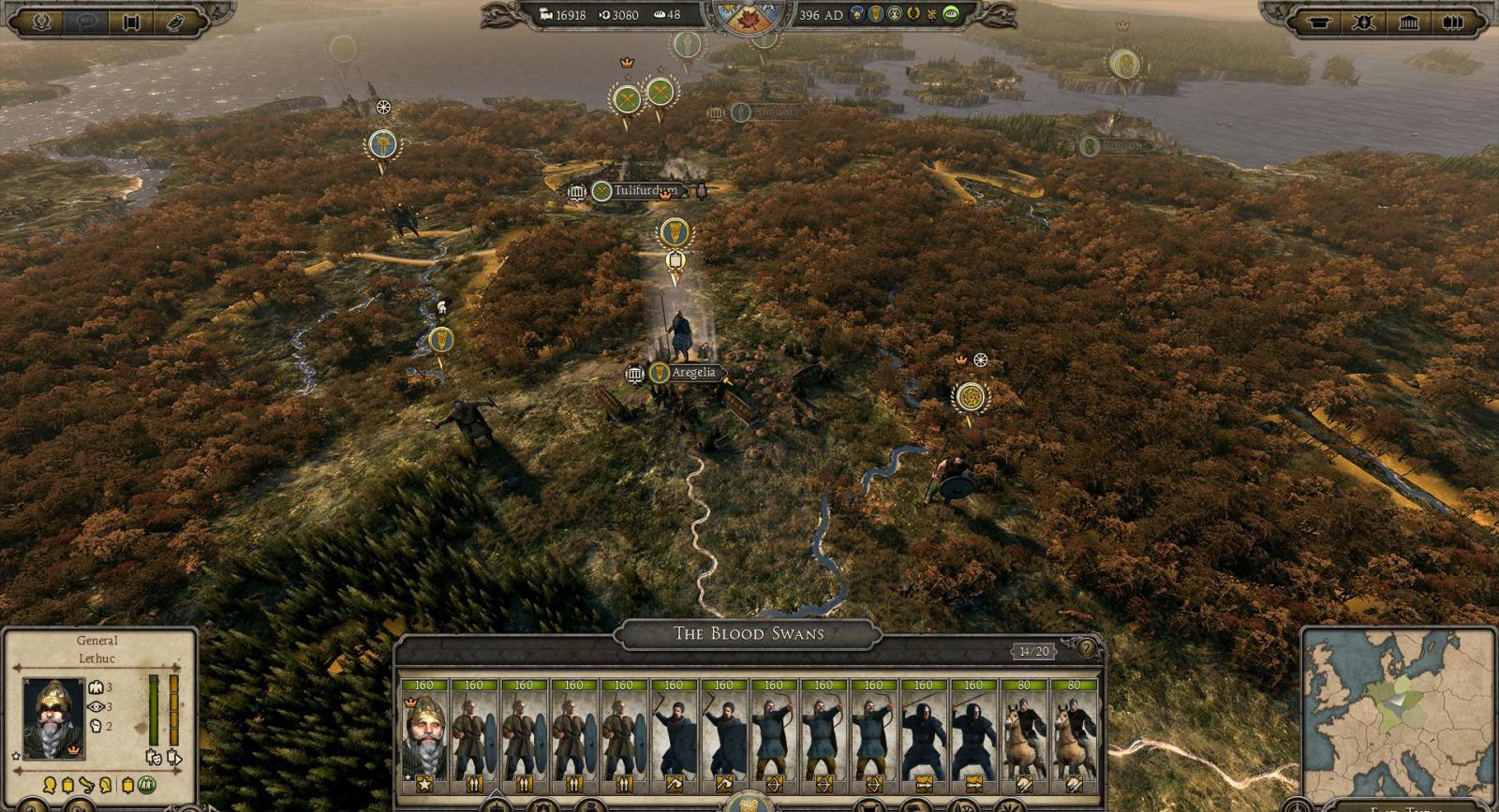
Task: Open the finance panel icon at top right
Action: point(1318,22)
